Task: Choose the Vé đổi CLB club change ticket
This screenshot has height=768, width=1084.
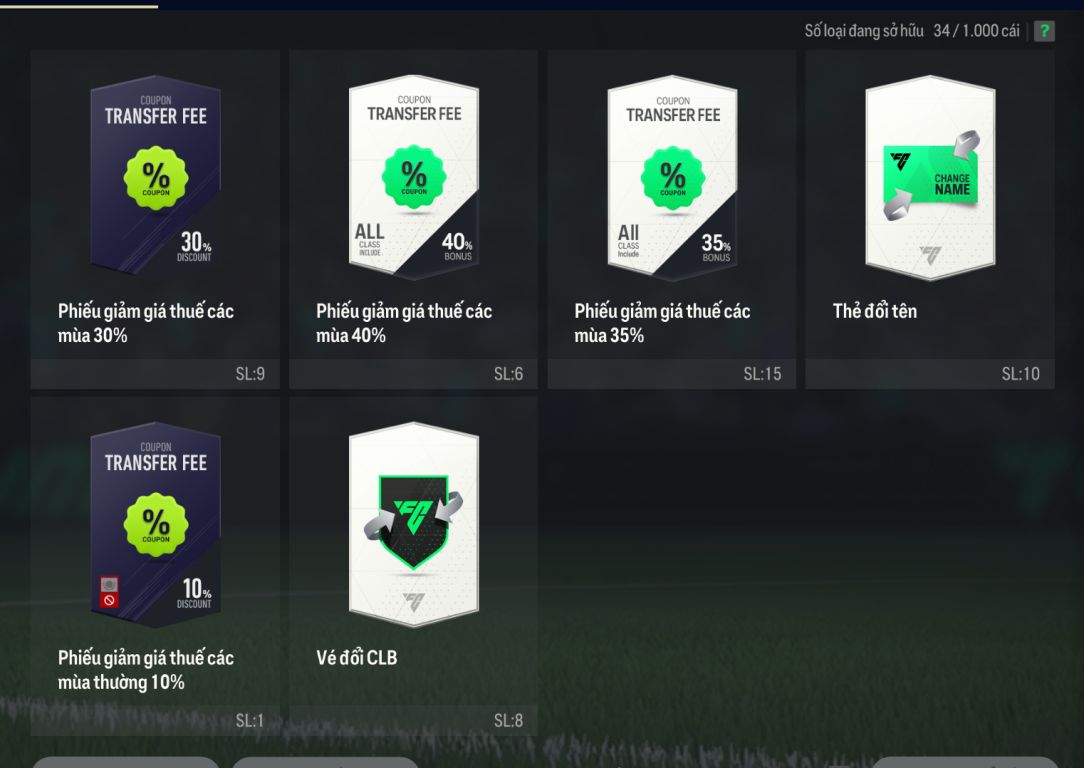Action: pos(413,524)
